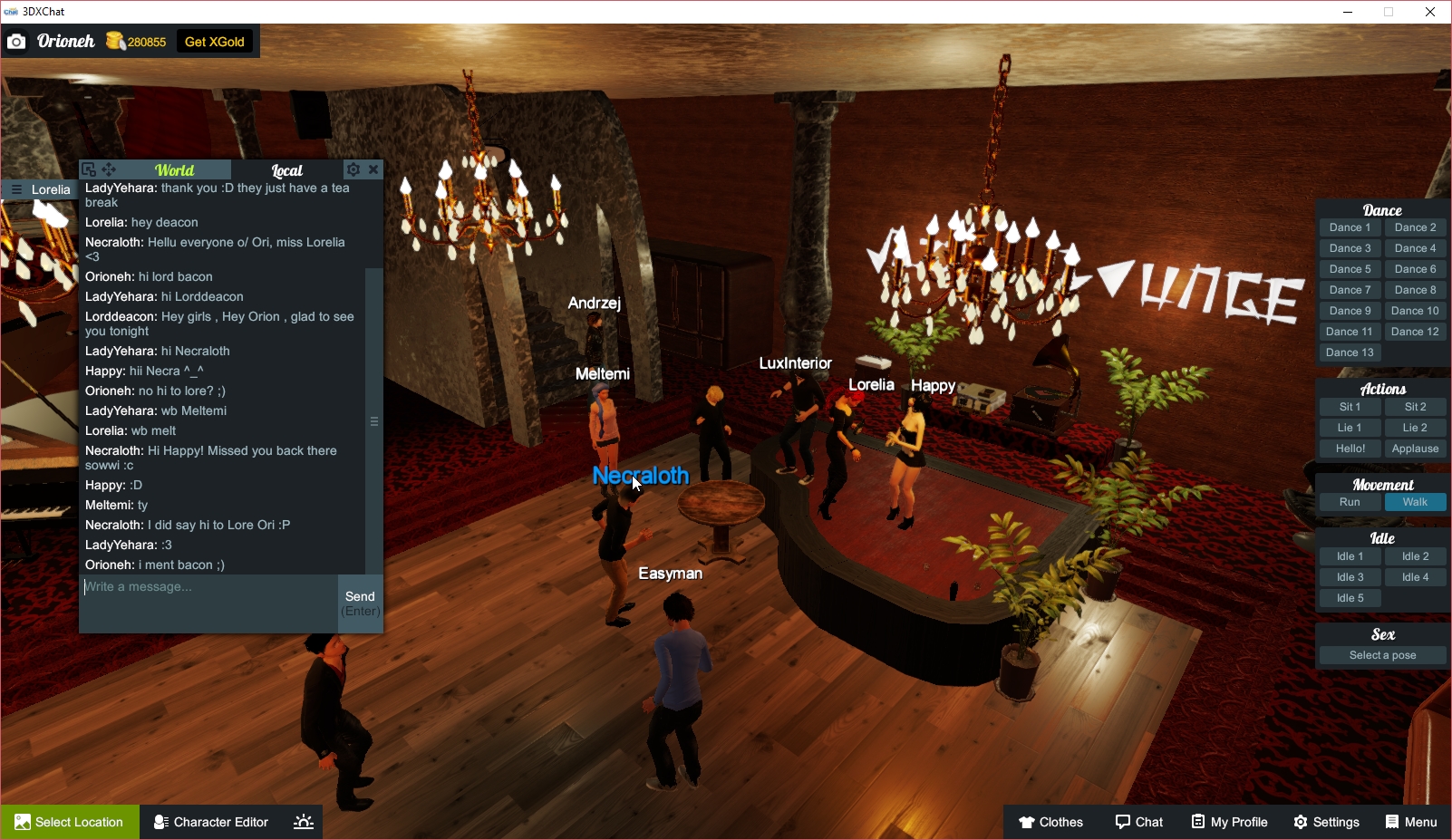Open chat settings with the gear icon
The height and width of the screenshot is (840, 1452).
click(x=353, y=169)
